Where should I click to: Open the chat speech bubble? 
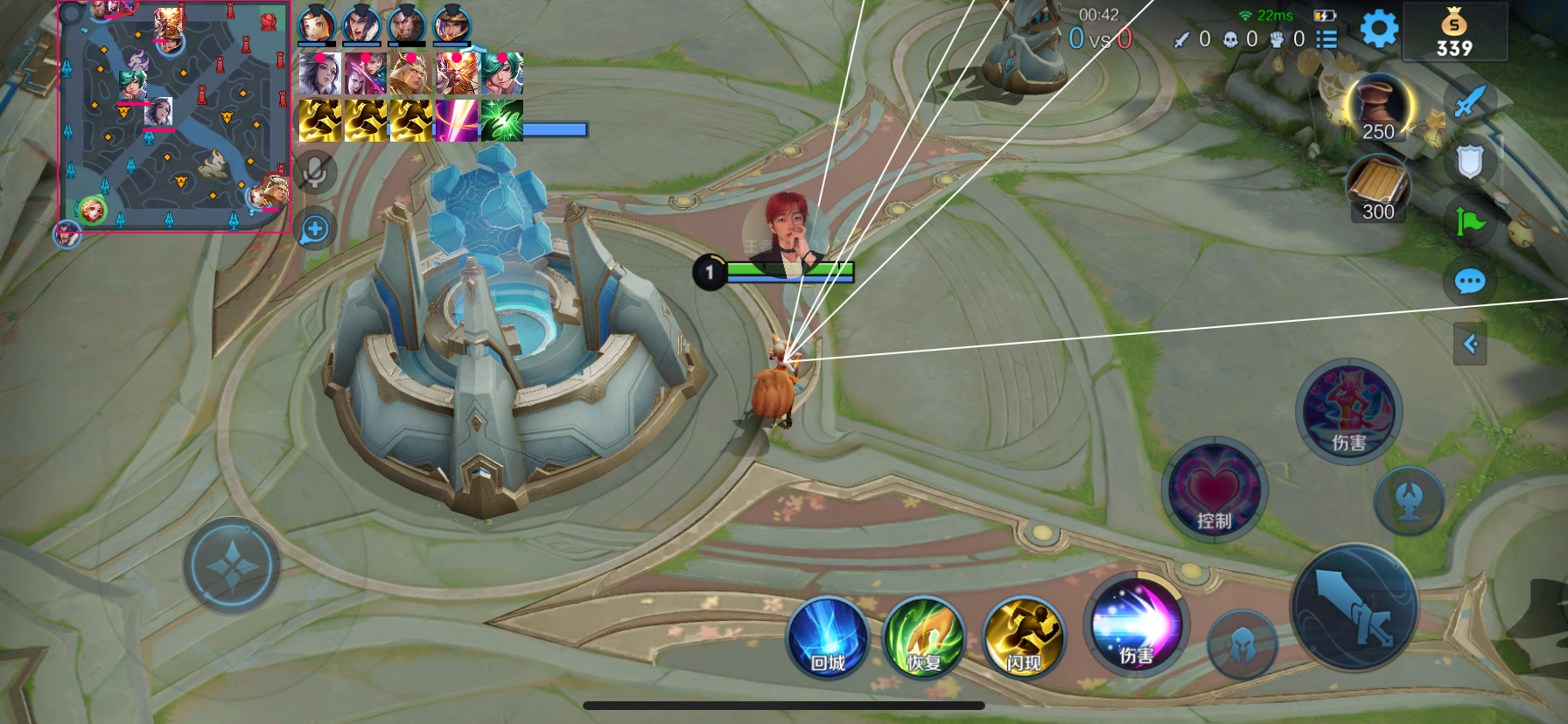[x=1469, y=282]
